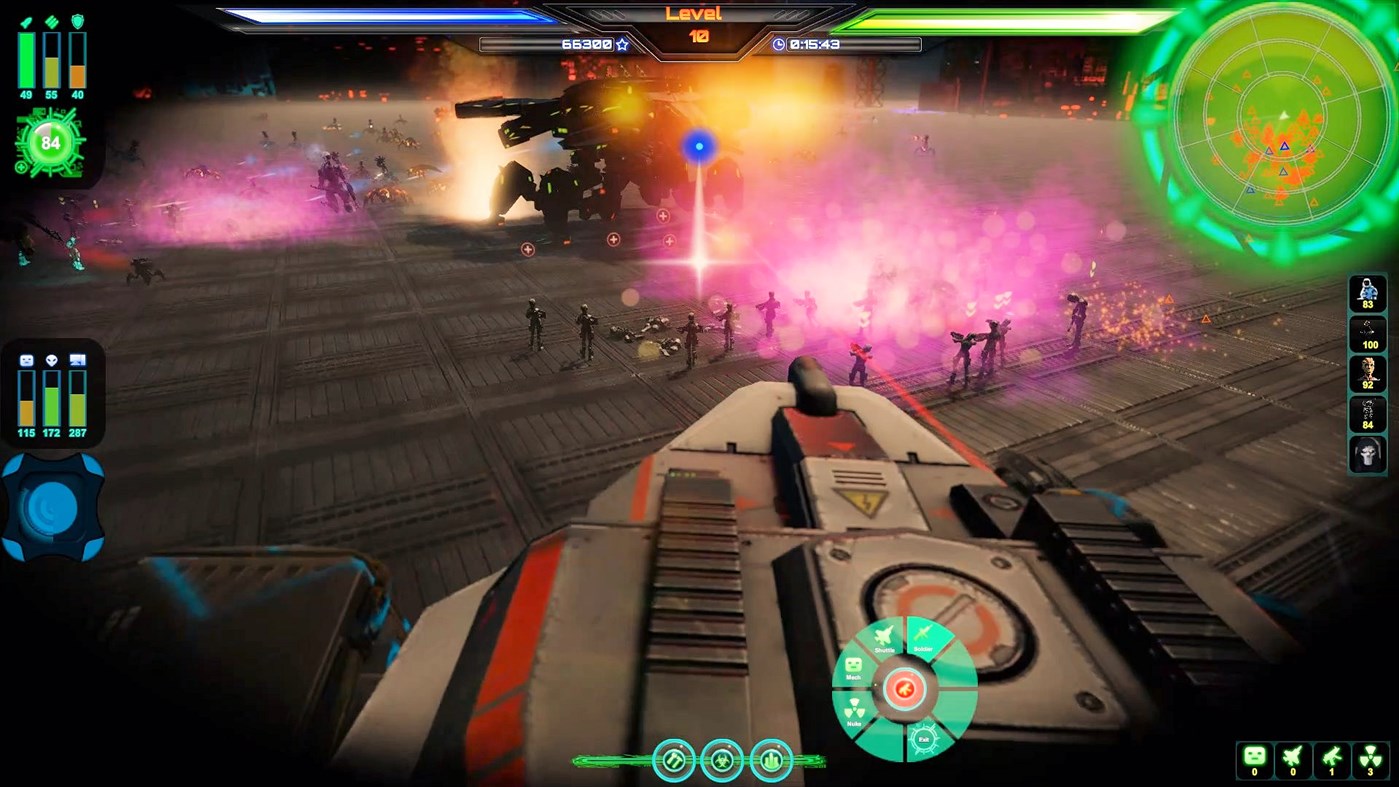Screen dimensions: 1399x787
Task: Select the Soldier option in the radial menu
Action: [922, 634]
